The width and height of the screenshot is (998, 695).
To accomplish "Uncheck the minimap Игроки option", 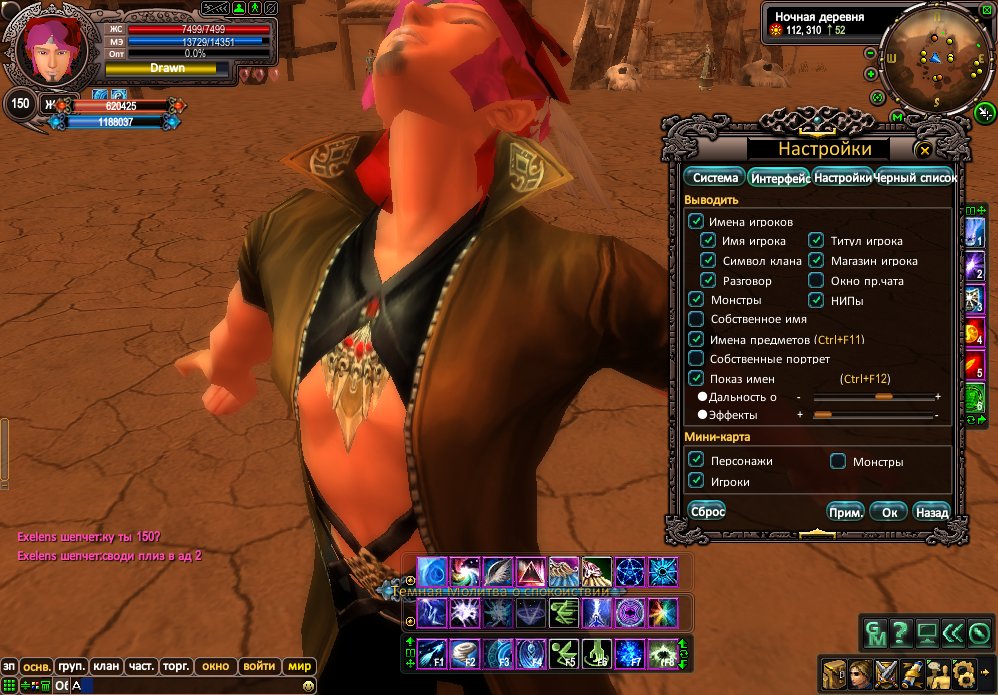I will (x=696, y=481).
